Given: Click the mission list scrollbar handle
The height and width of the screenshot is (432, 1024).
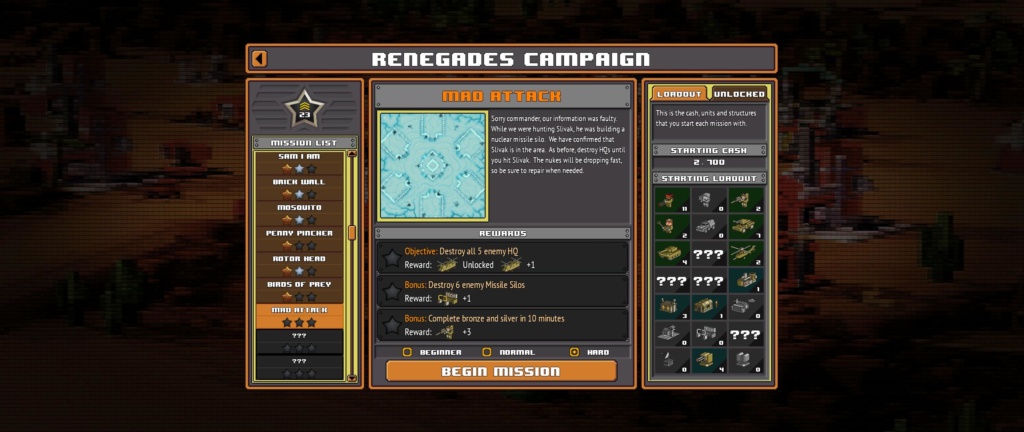Looking at the screenshot, I should coord(351,232).
